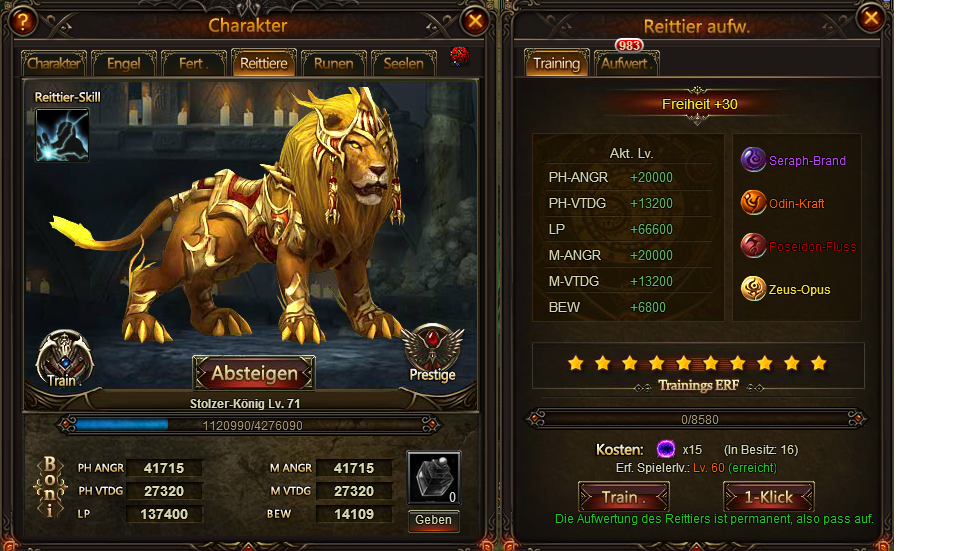Close the Charakter panel
Screen dimensions: 960x551
(476, 19)
